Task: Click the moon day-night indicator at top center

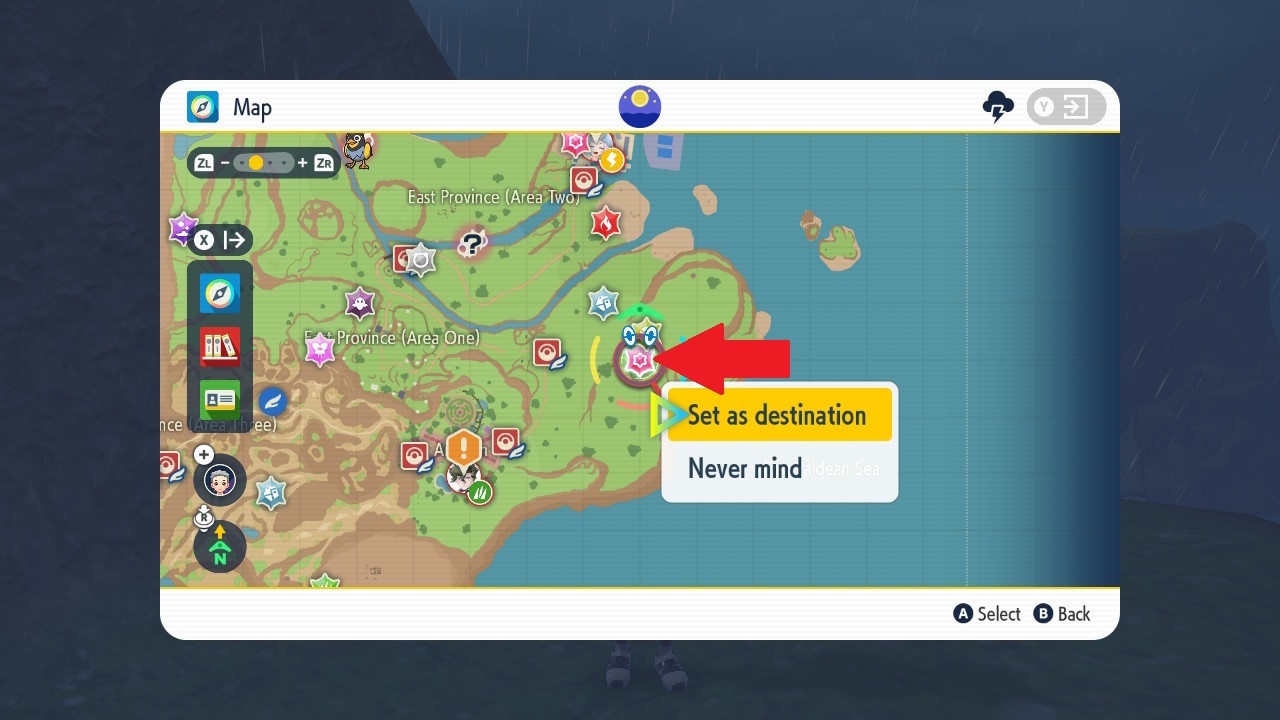Action: pos(639,106)
